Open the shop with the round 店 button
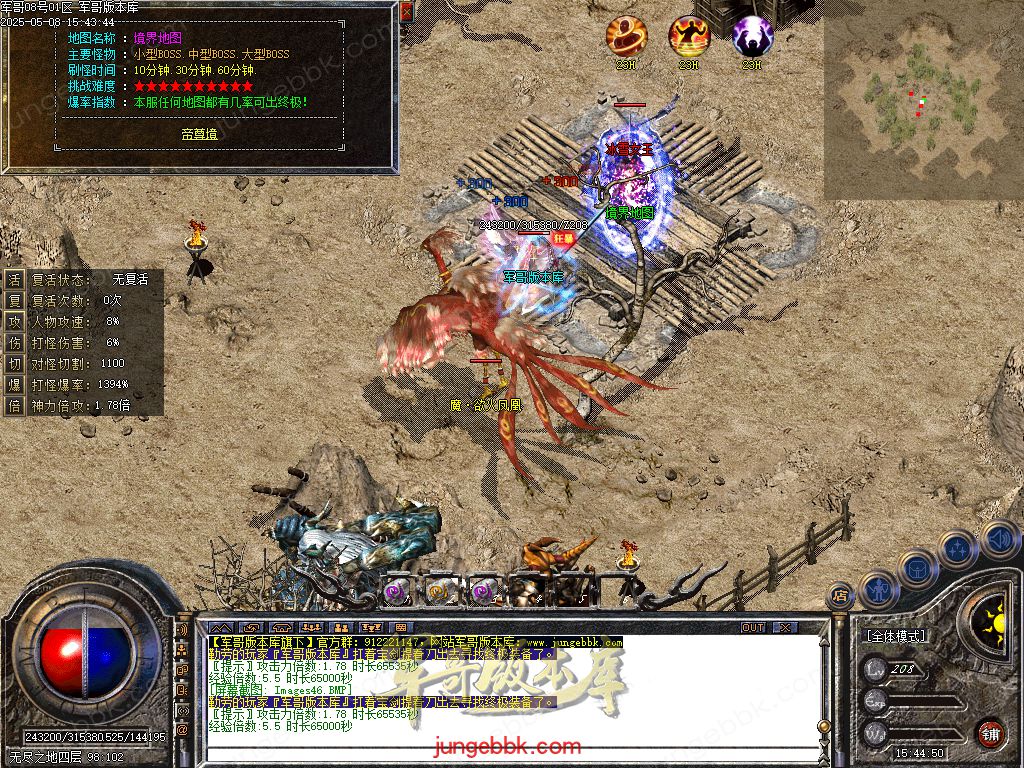This screenshot has height=768, width=1024. 840,596
